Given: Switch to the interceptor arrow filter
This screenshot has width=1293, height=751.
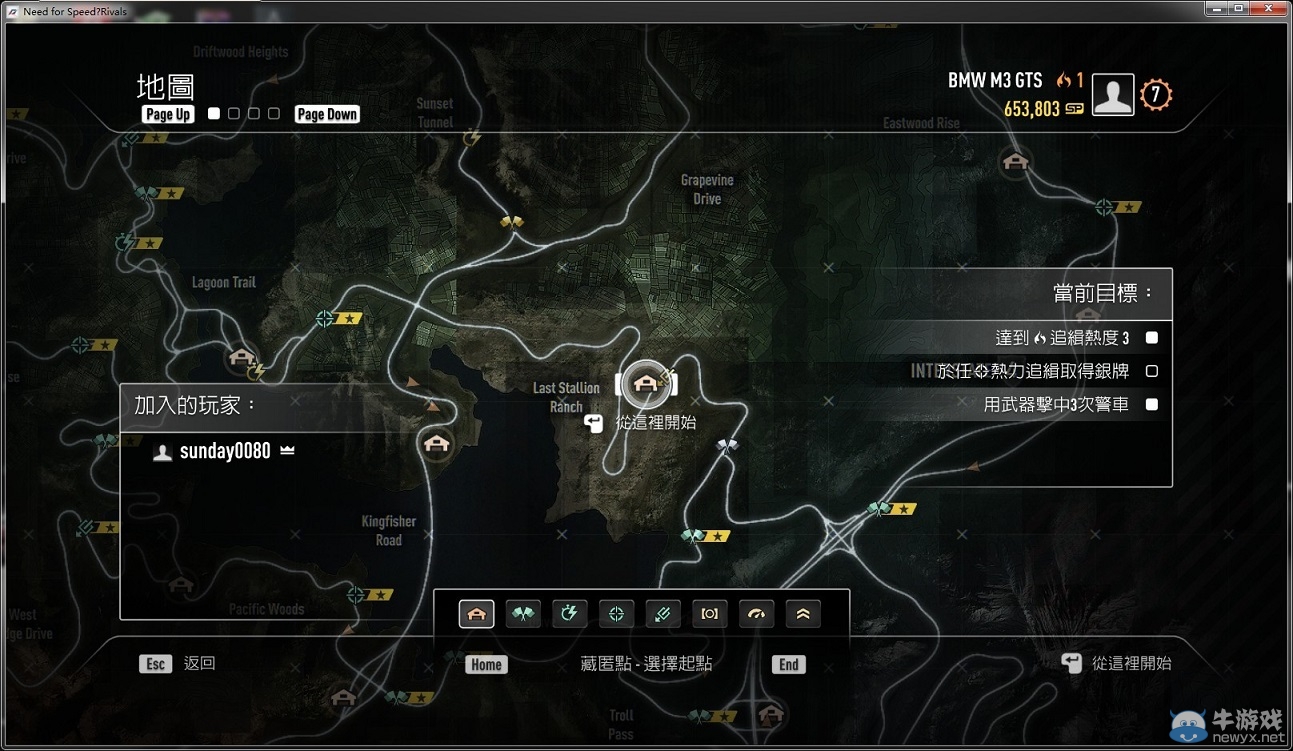Looking at the screenshot, I should (x=663, y=614).
